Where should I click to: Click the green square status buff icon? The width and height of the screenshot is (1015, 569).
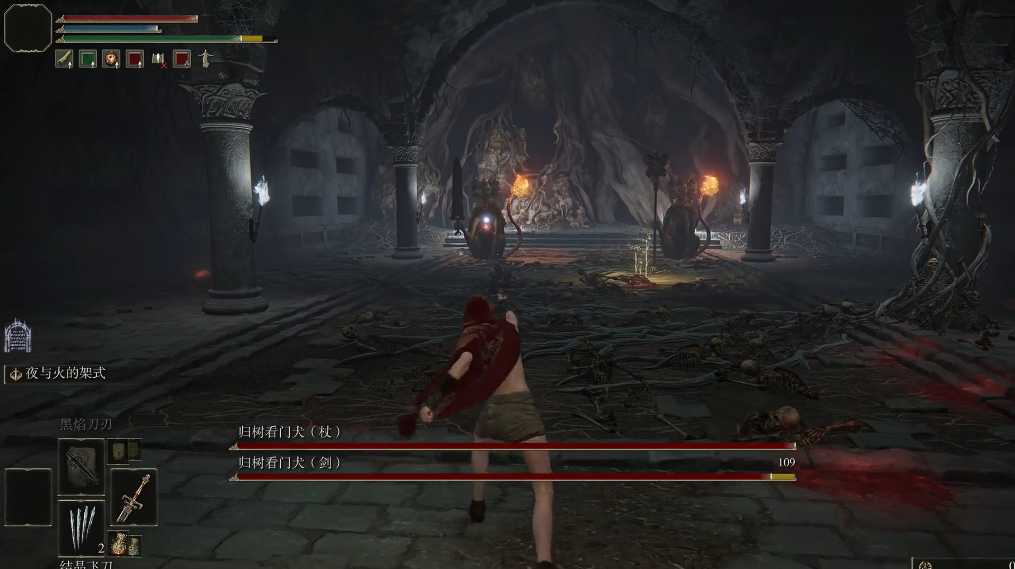click(x=87, y=59)
